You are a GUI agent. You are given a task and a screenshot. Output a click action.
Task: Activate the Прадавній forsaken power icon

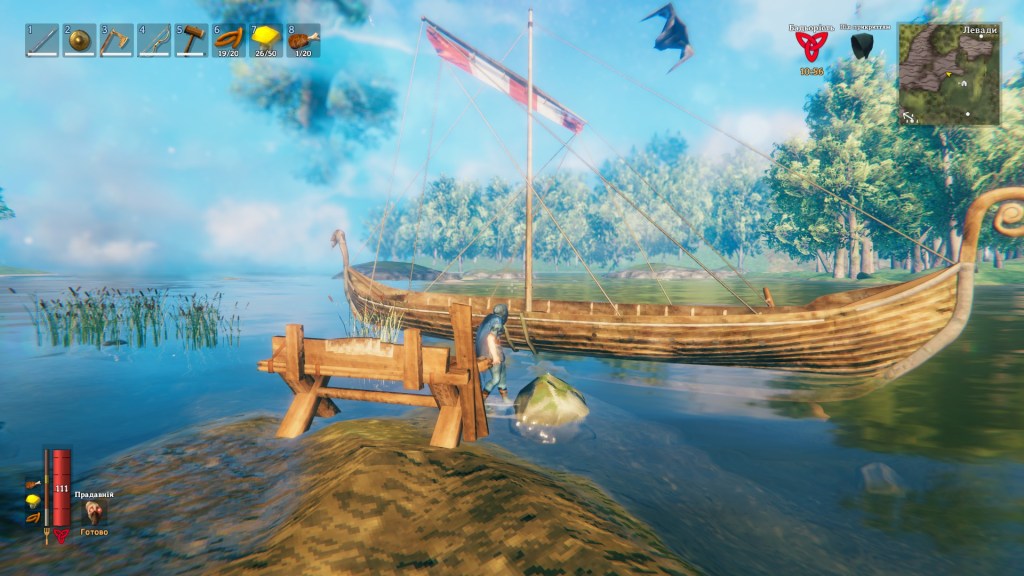coord(94,512)
